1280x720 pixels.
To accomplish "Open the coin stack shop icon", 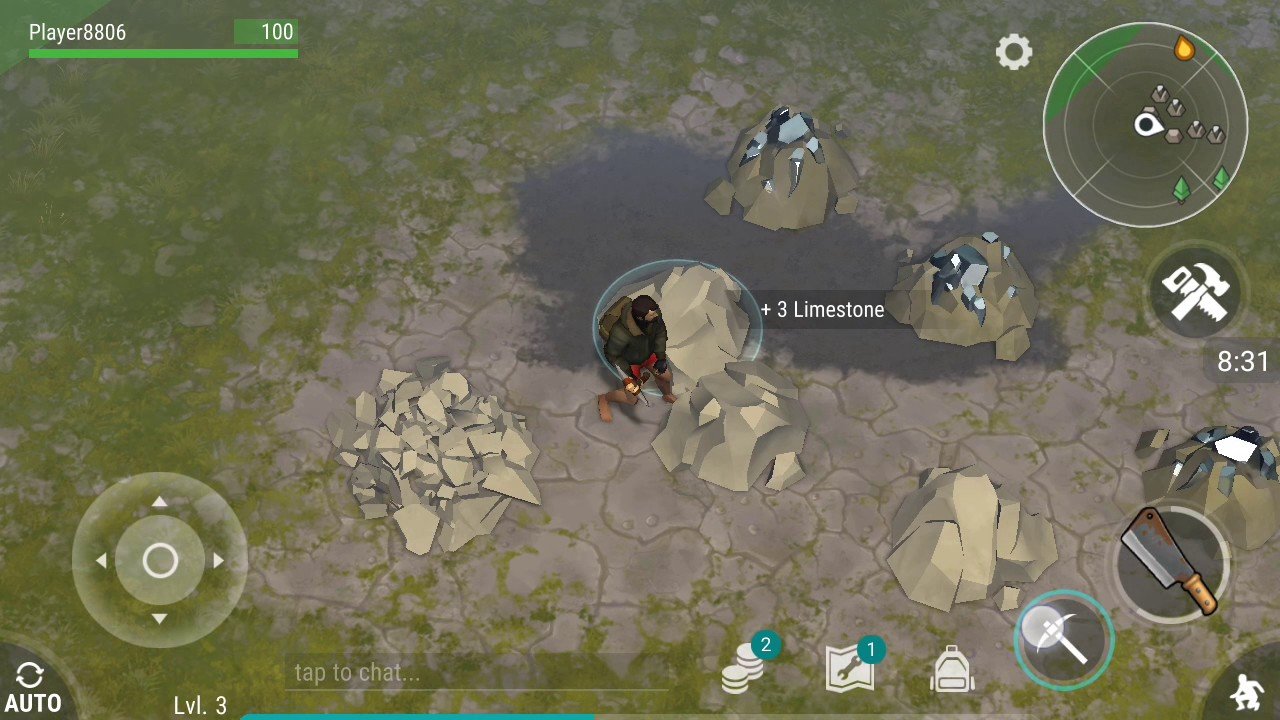I will pos(744,668).
